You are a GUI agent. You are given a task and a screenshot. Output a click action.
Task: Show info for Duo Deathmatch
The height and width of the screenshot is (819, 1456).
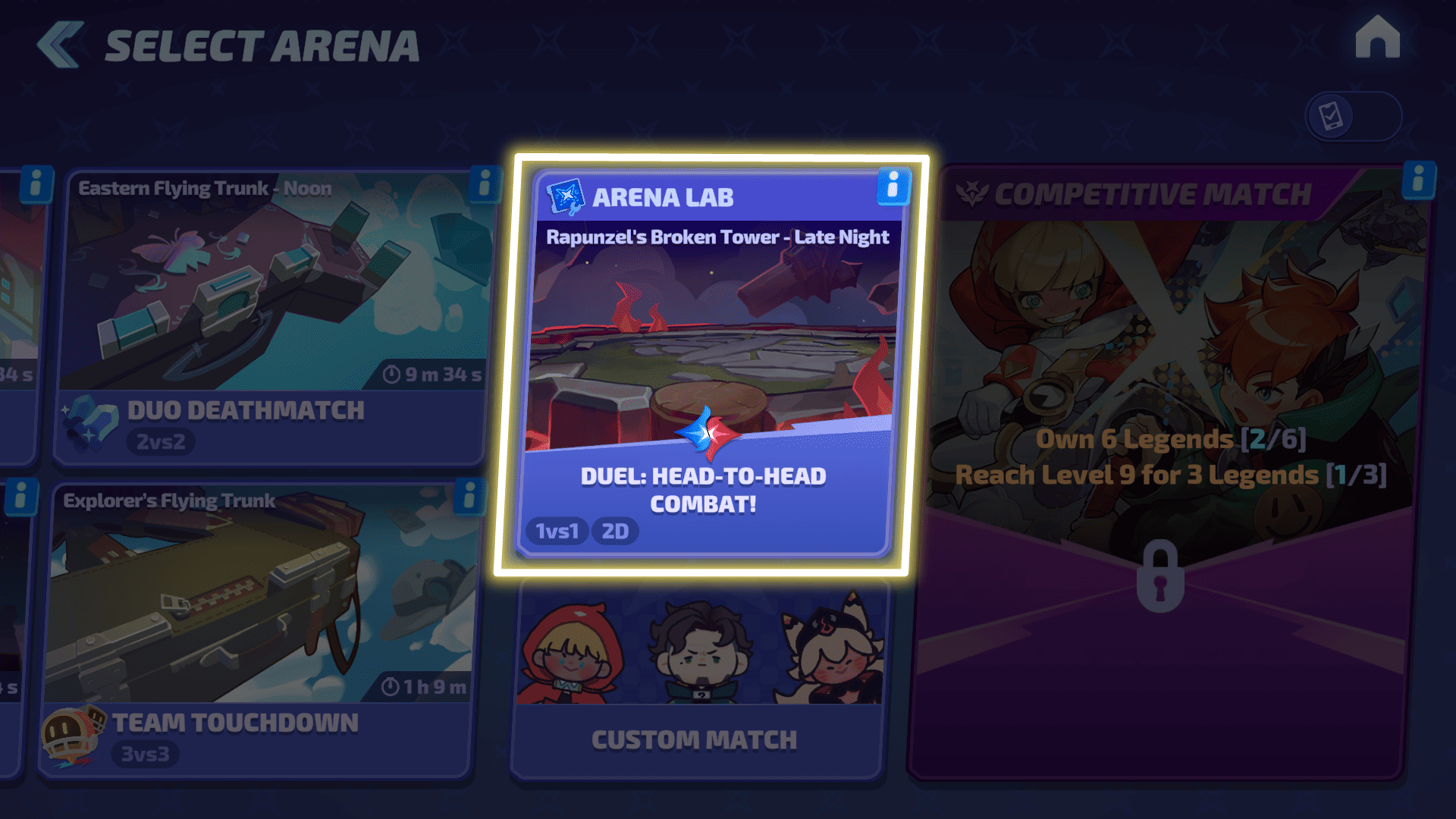[484, 184]
